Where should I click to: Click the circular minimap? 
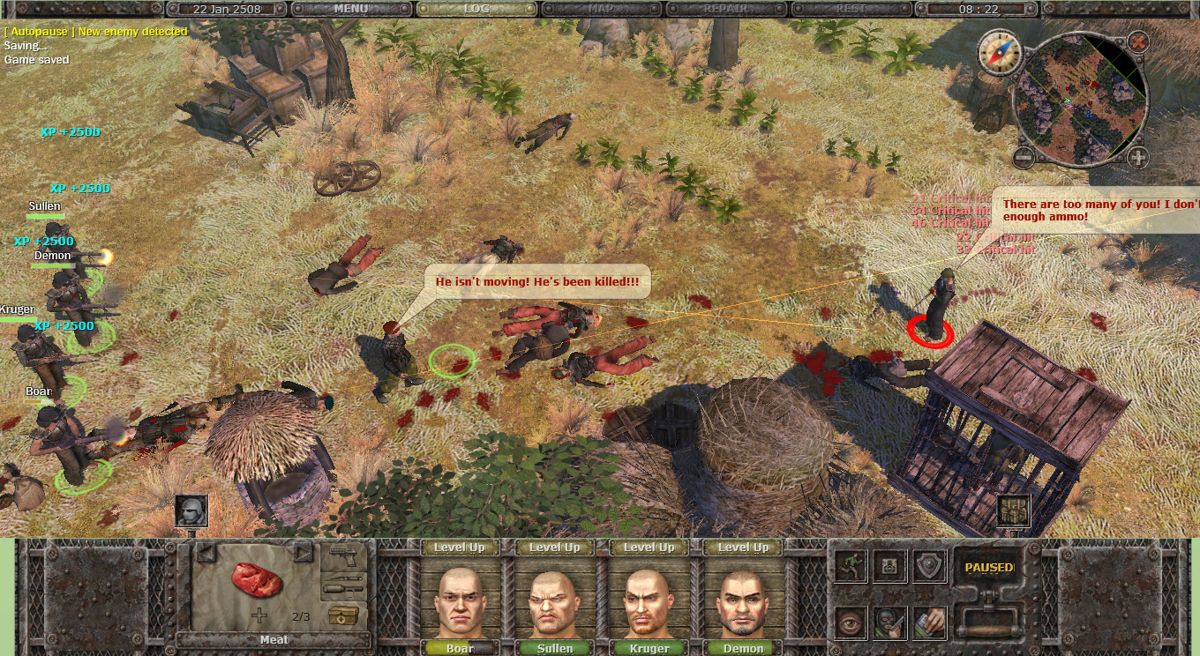click(1080, 98)
